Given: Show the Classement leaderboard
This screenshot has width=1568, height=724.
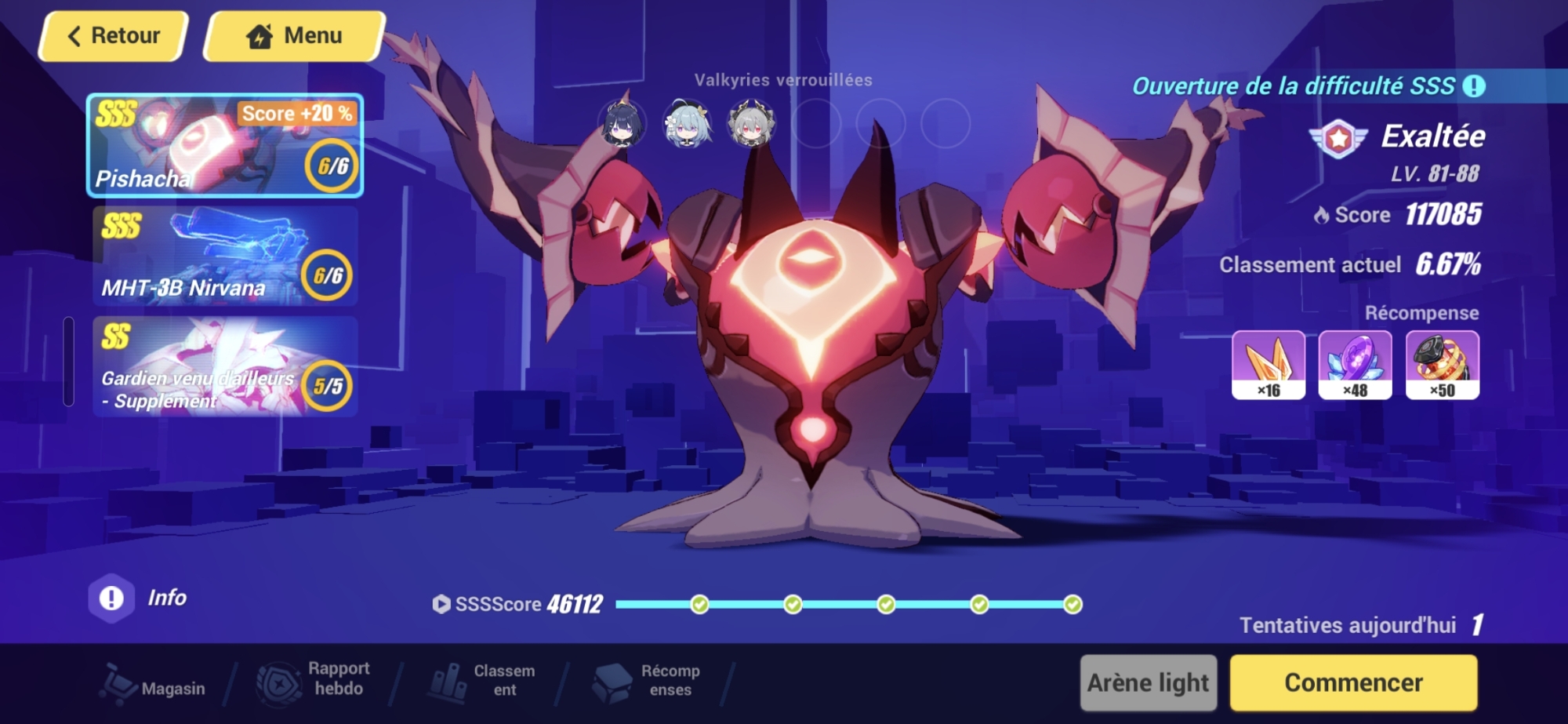Looking at the screenshot, I should (x=481, y=681).
